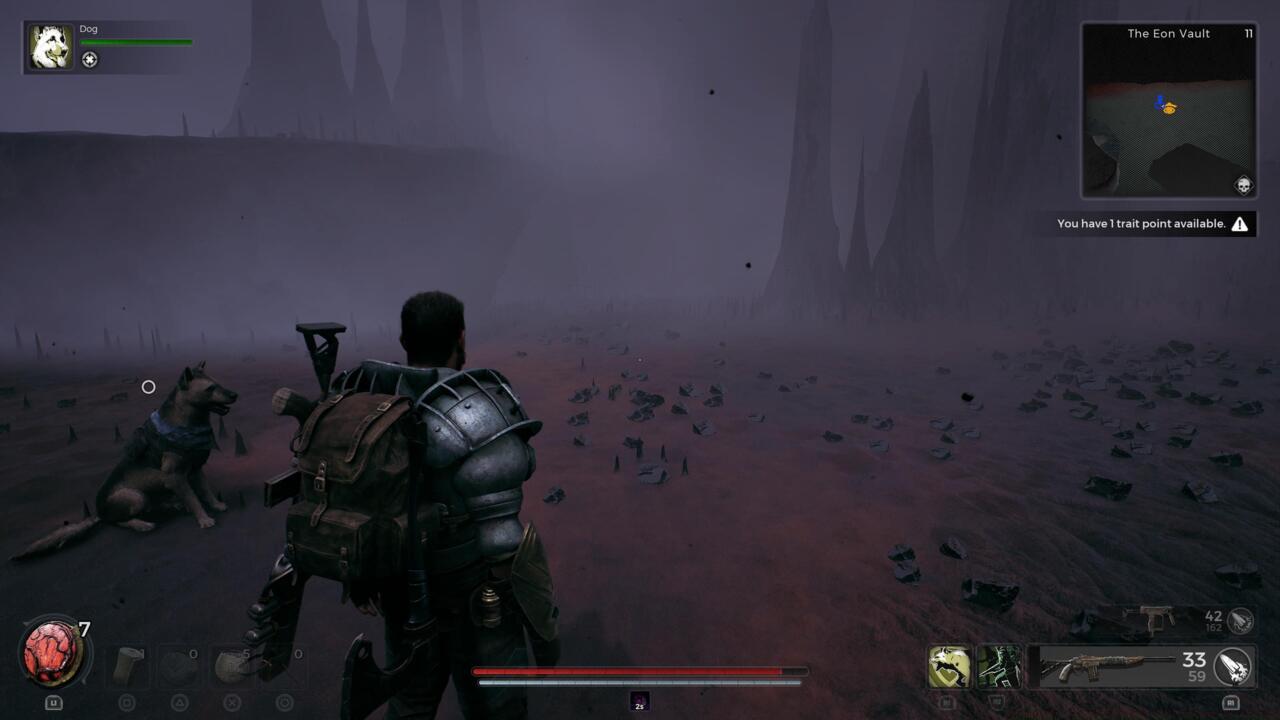Viewport: 1280px width, 720px height.
Task: Click the rifle ammo type icon beside 33
Action: (x=1237, y=668)
